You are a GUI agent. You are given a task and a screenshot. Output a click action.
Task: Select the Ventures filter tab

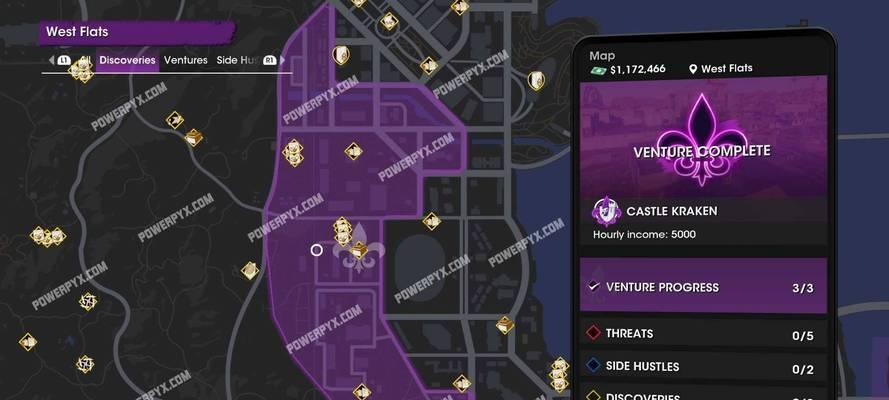pos(185,60)
